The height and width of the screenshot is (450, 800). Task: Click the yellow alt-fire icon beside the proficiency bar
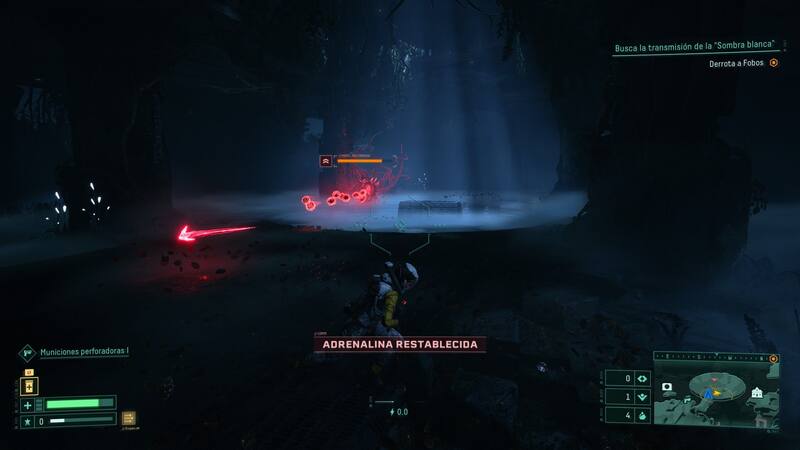[x=128, y=419]
